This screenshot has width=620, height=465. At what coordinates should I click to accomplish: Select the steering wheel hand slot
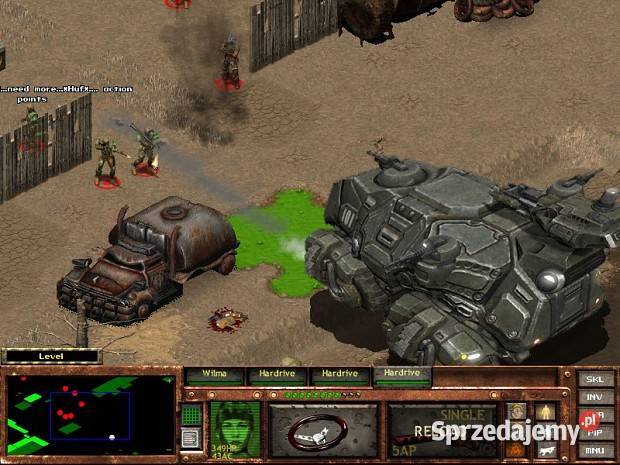322,429
